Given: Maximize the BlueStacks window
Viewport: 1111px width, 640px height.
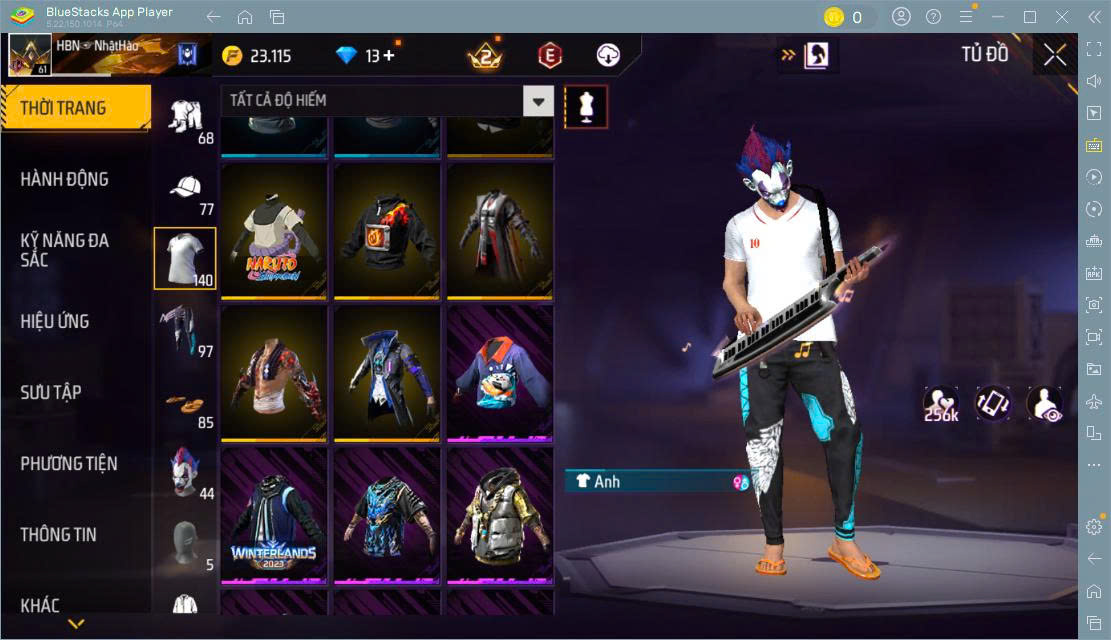Looking at the screenshot, I should click(x=1030, y=17).
